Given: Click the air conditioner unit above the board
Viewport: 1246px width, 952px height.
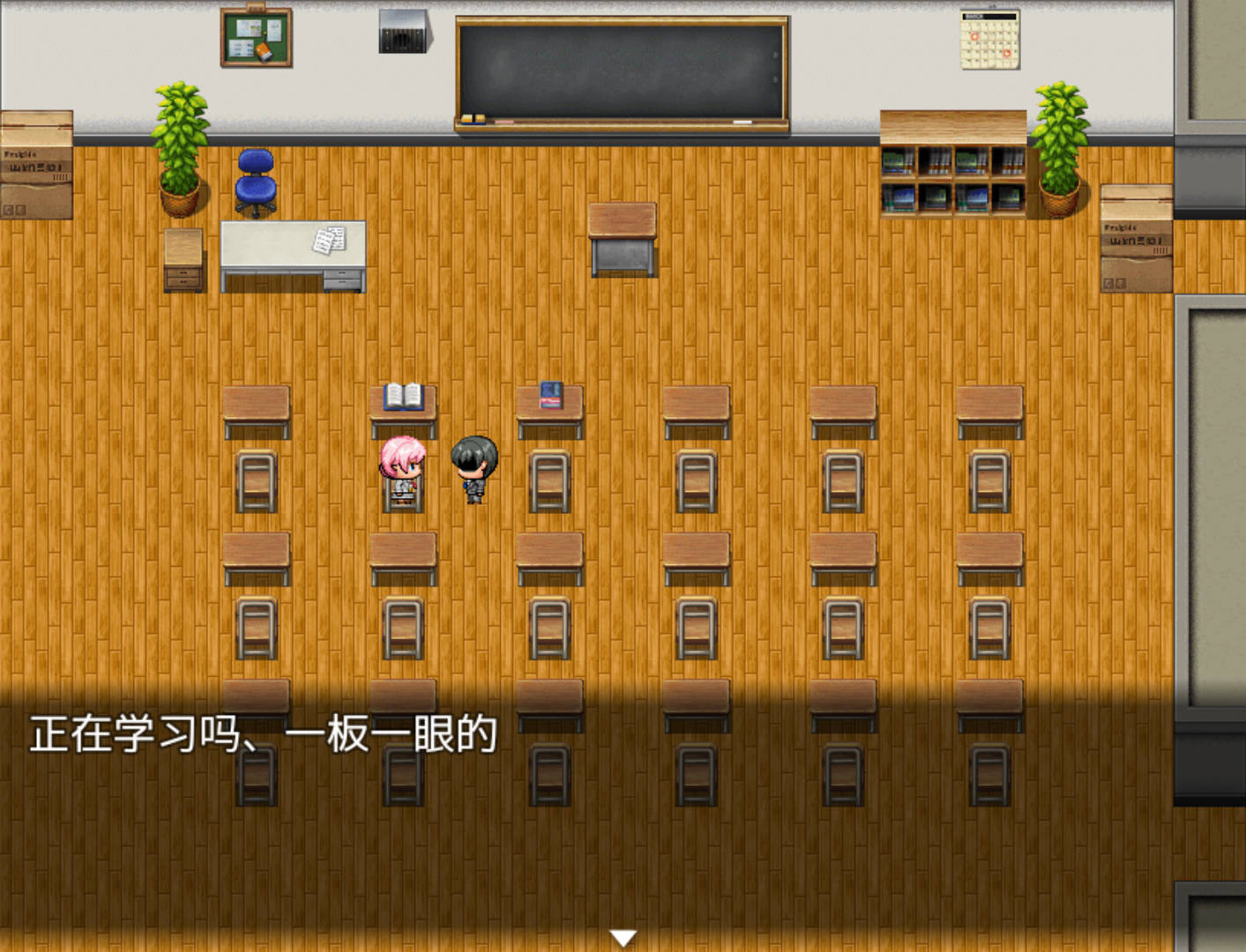Looking at the screenshot, I should click(403, 30).
